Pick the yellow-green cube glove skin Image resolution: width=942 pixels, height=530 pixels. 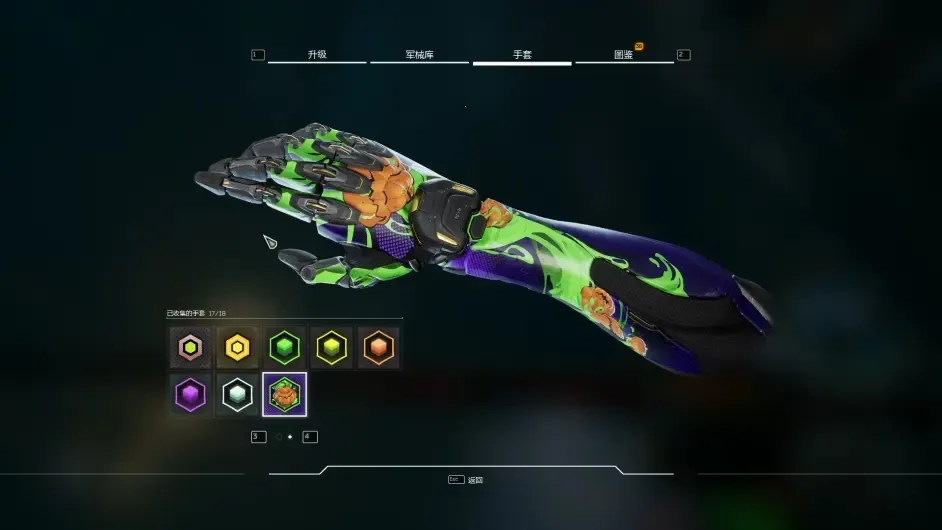[x=332, y=348]
